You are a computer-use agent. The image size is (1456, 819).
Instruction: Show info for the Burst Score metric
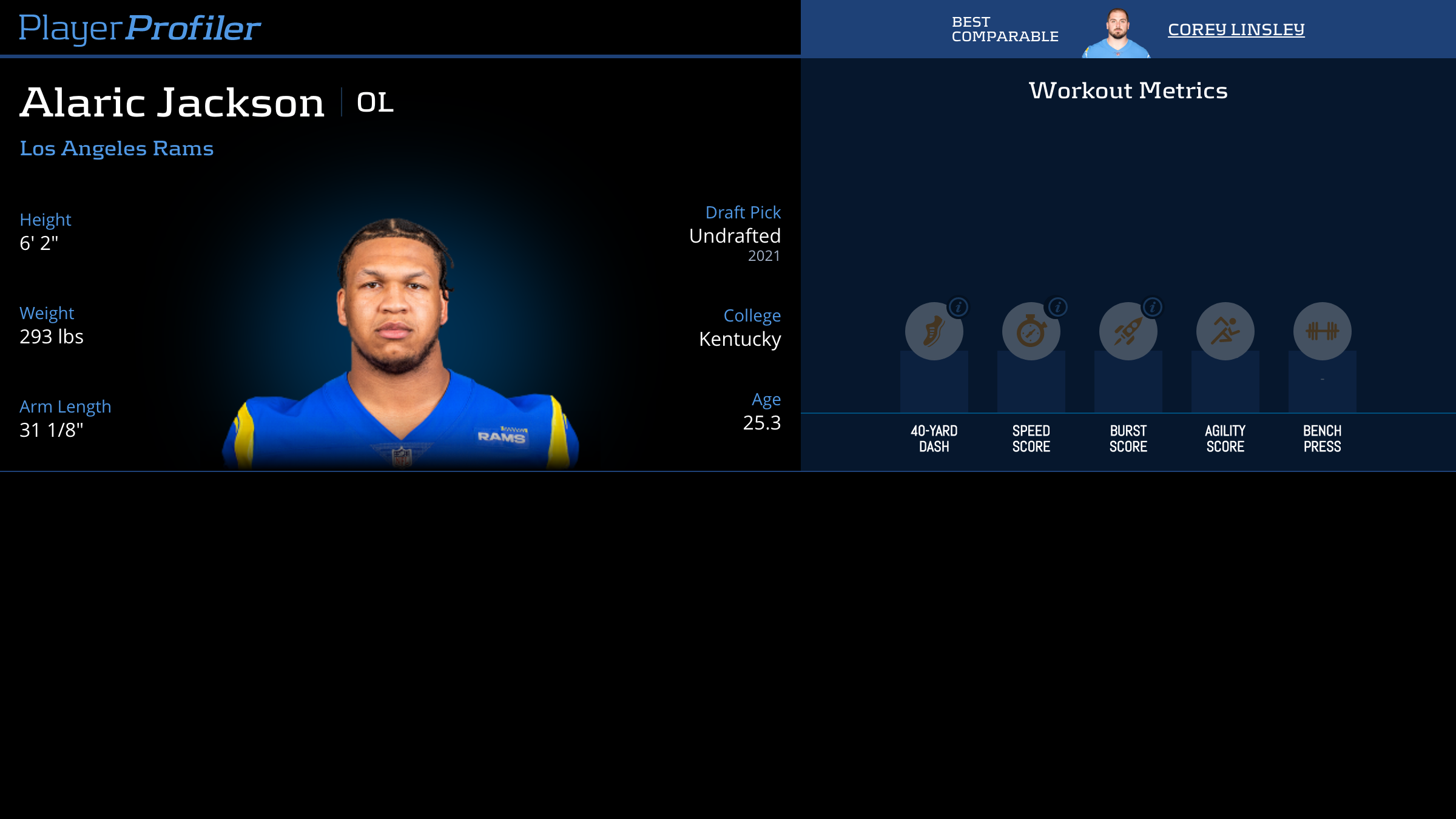coord(1153,308)
